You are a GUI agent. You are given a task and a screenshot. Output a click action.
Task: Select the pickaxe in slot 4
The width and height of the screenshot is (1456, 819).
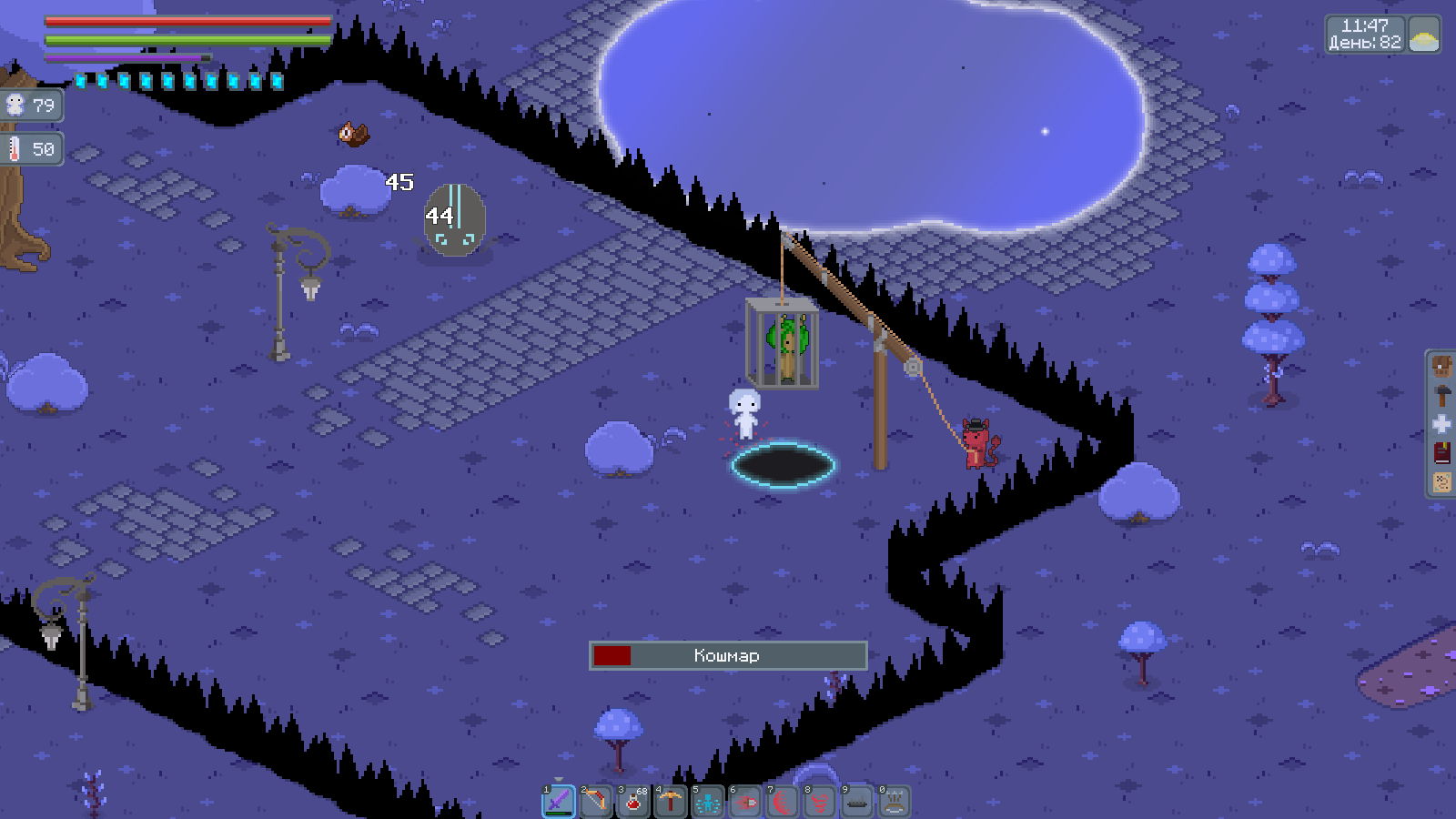pos(671,802)
